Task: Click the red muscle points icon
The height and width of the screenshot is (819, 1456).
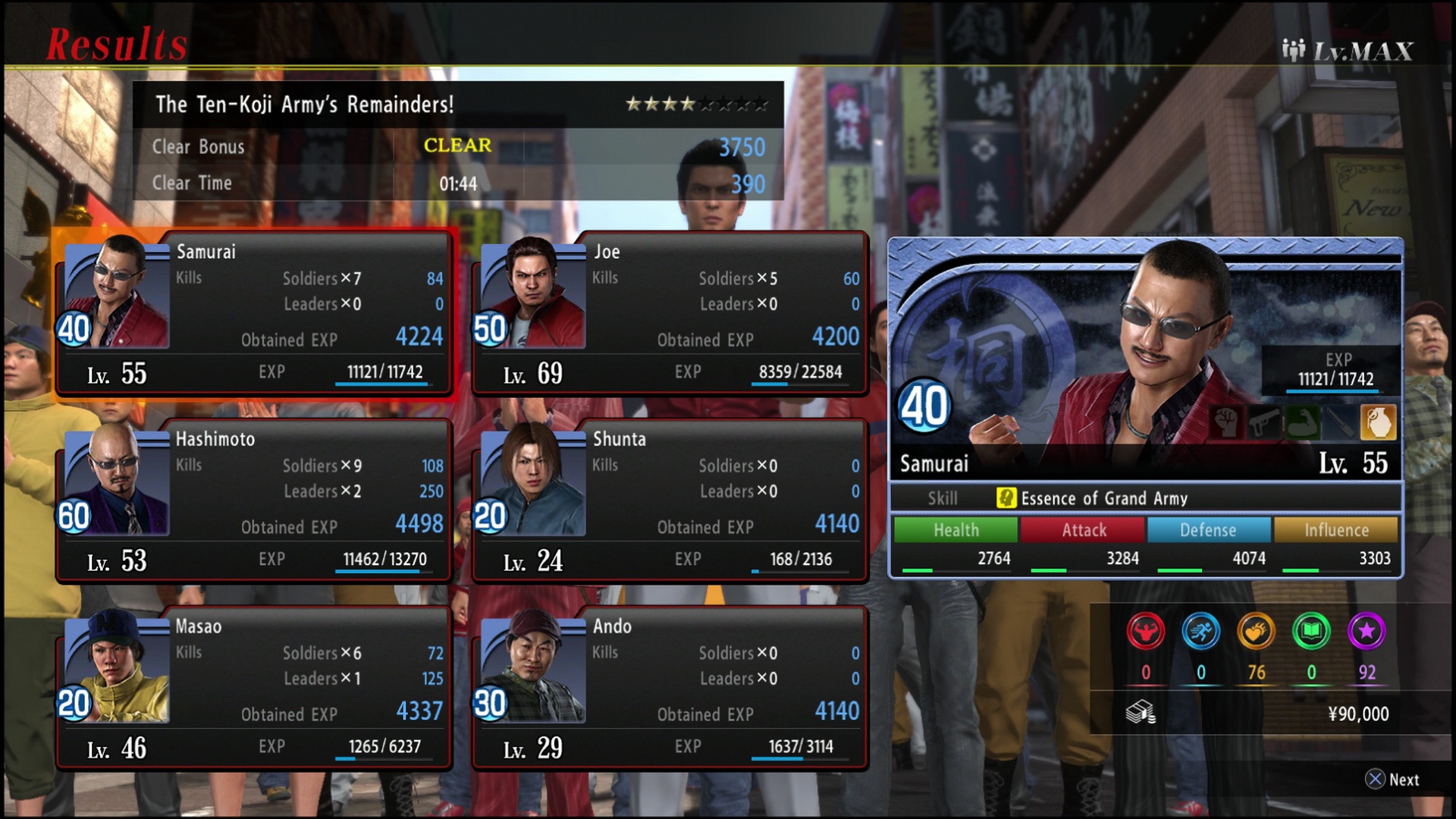Action: 1145,632
